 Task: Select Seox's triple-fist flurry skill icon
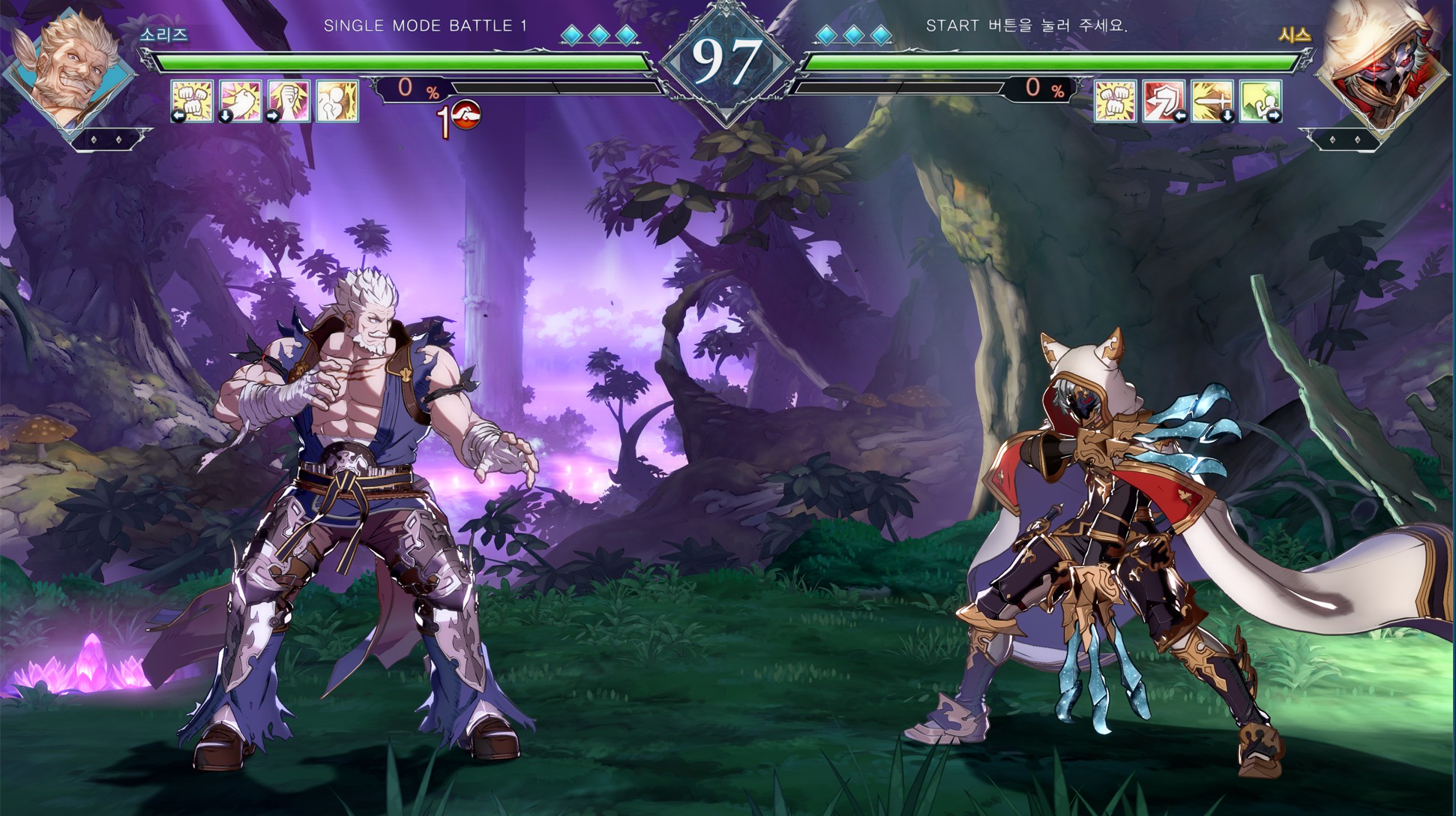coord(1116,100)
